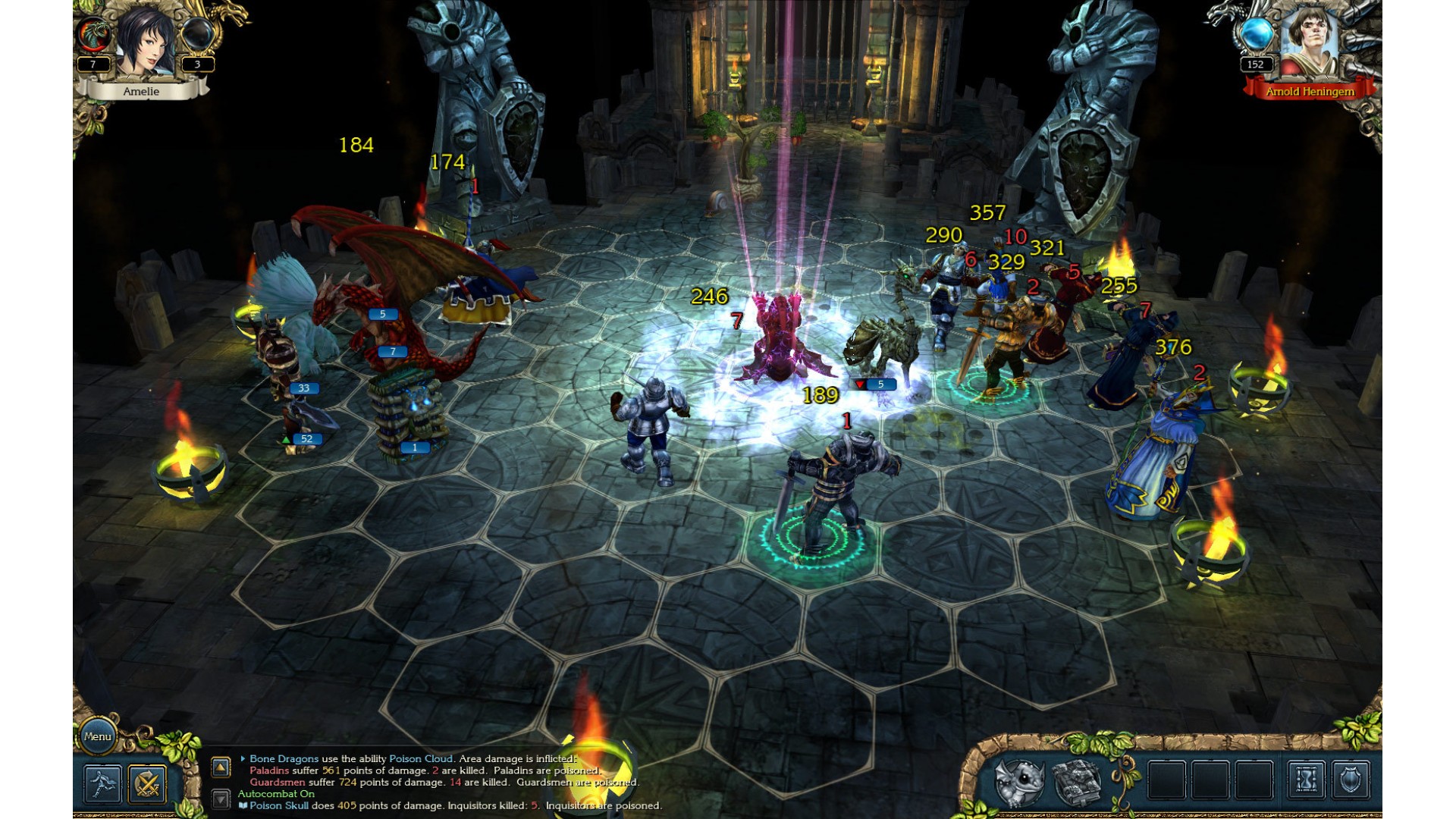Open the spell book icon

pyautogui.click(x=1077, y=781)
